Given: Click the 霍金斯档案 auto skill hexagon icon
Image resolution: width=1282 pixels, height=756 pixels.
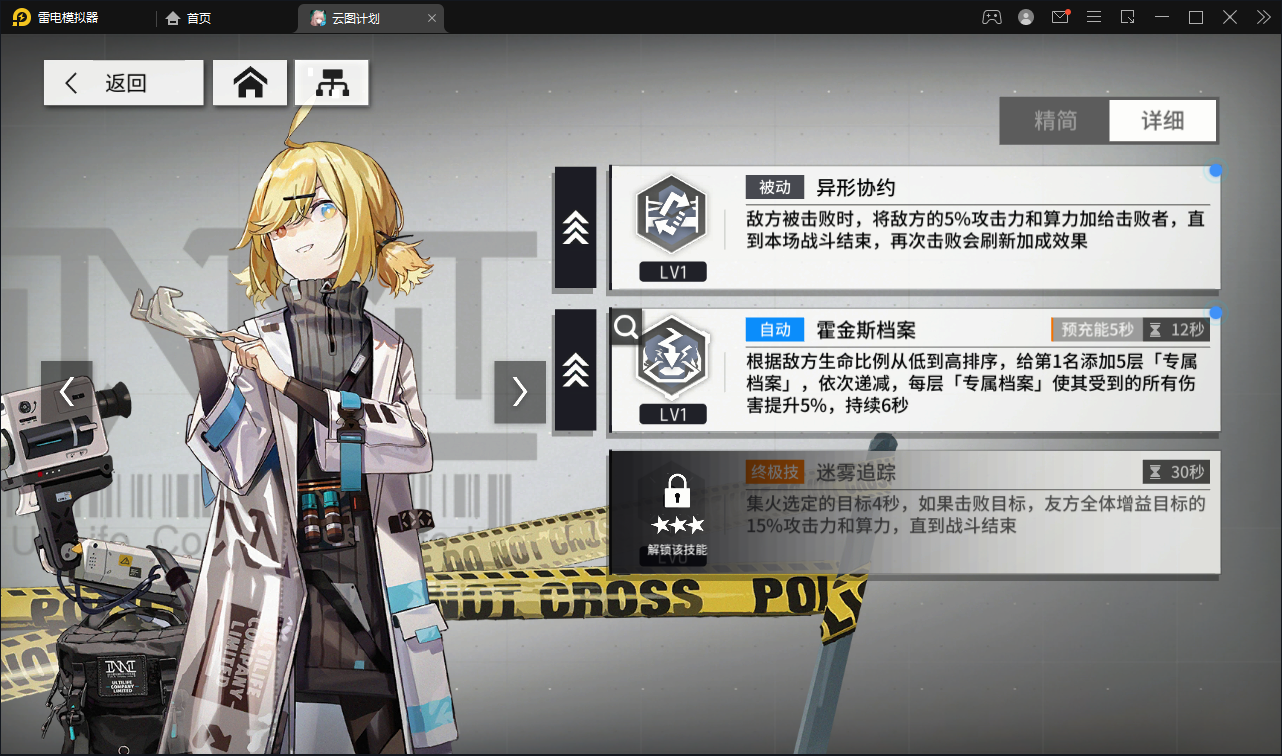Looking at the screenshot, I should 672,357.
